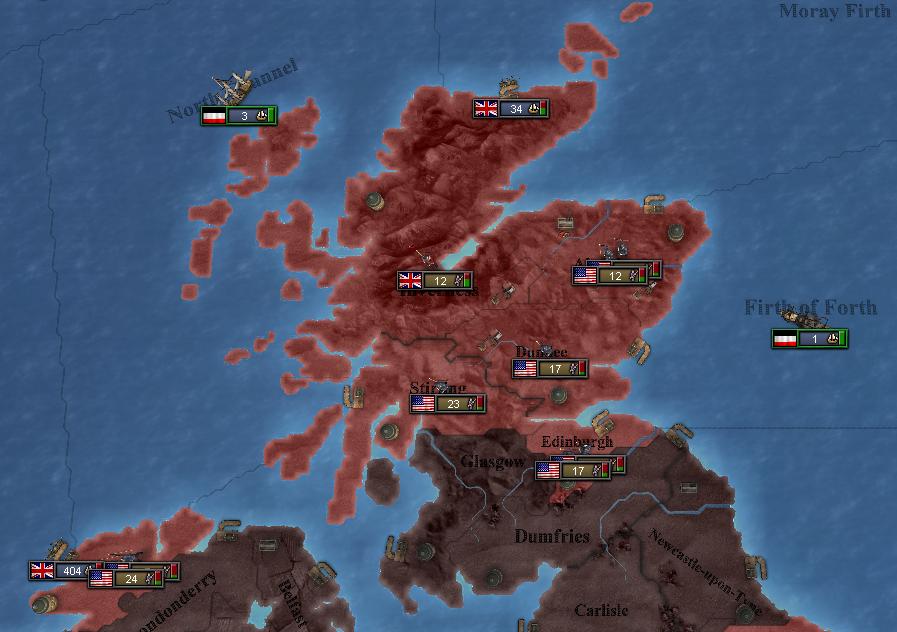Viewport: 897px width, 632px height.
Task: Select the British fleet of 34 ships
Action: (x=510, y=109)
